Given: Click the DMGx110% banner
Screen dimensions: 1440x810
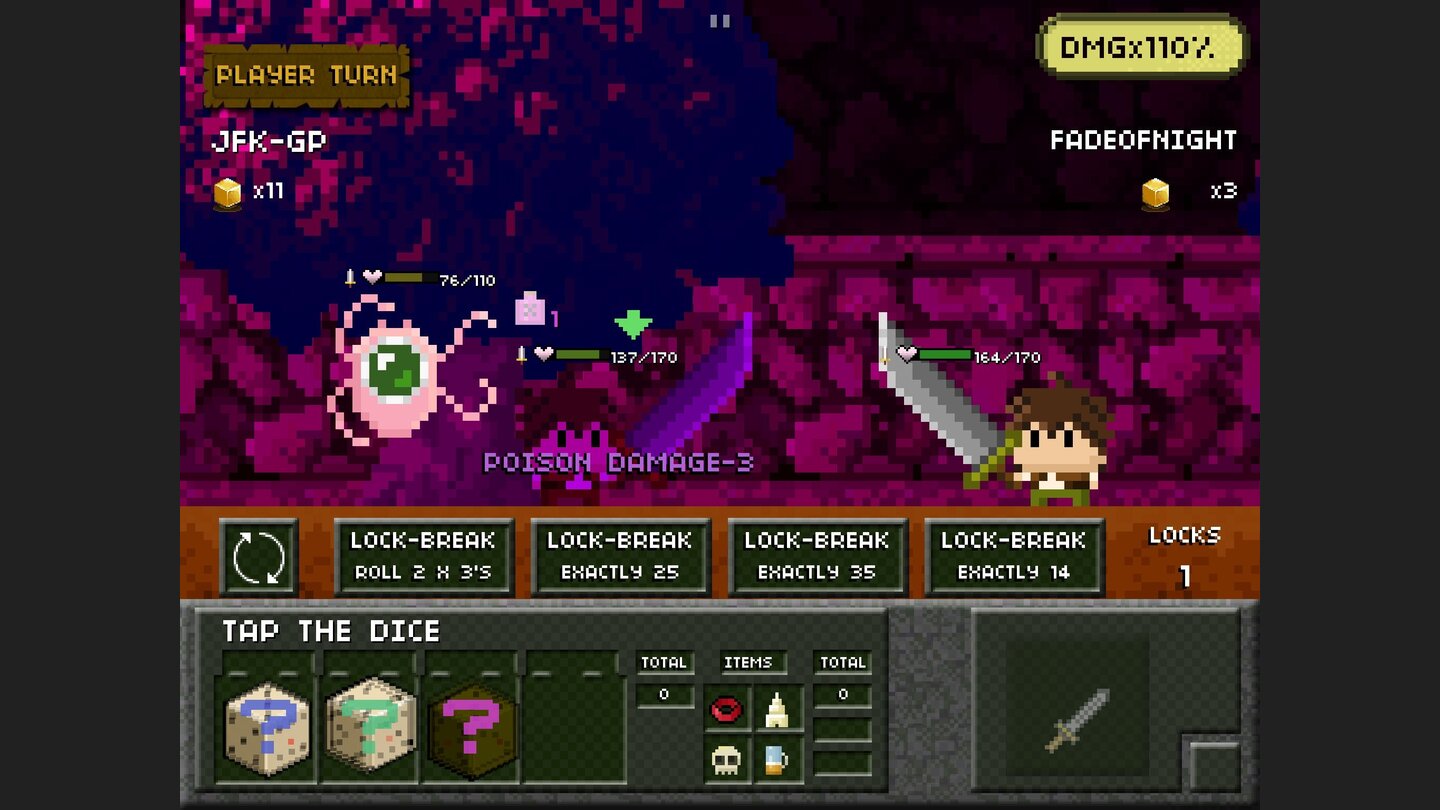Looking at the screenshot, I should (x=1142, y=45).
